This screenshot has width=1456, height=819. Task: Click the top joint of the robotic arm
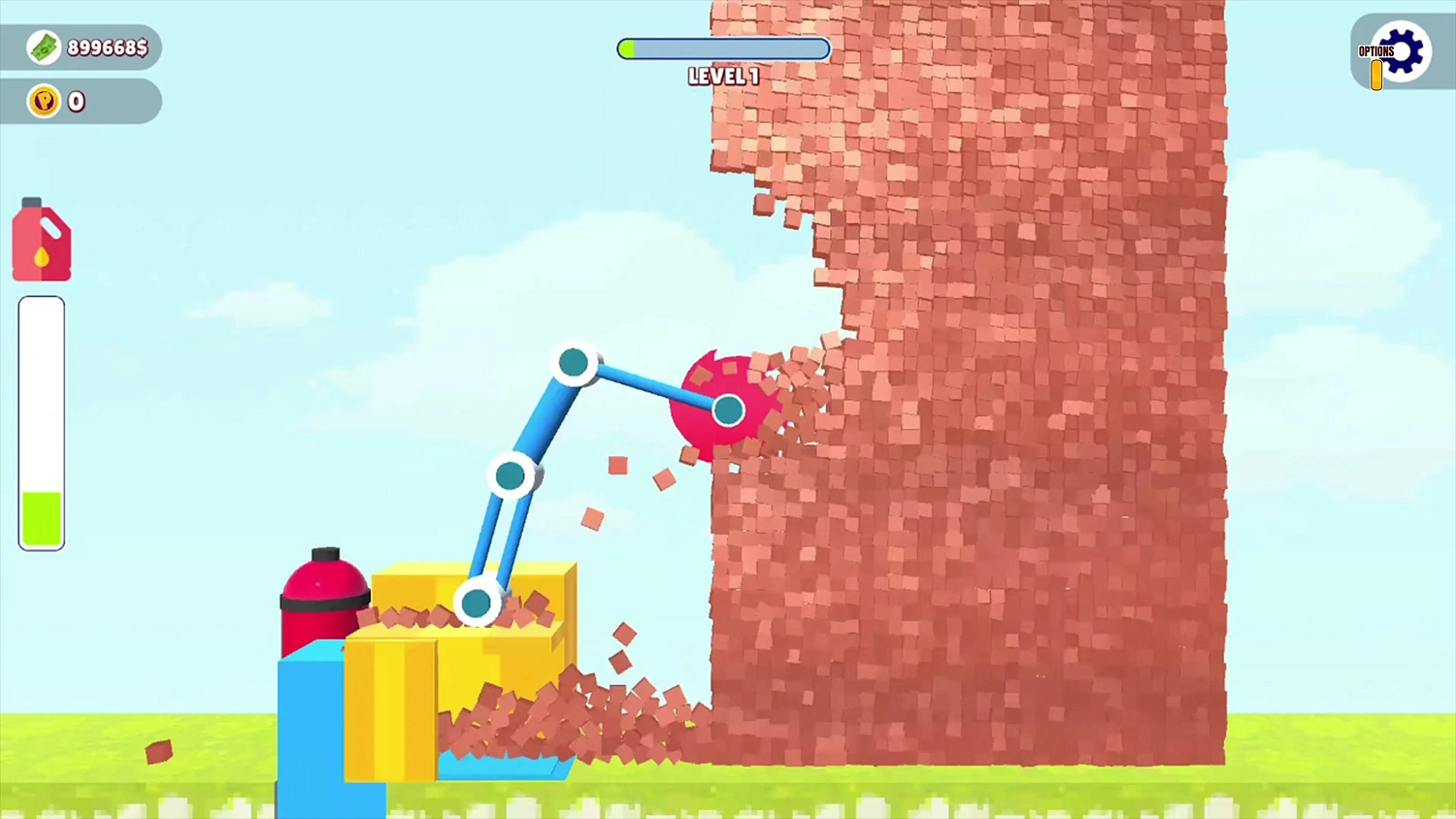pos(575,362)
